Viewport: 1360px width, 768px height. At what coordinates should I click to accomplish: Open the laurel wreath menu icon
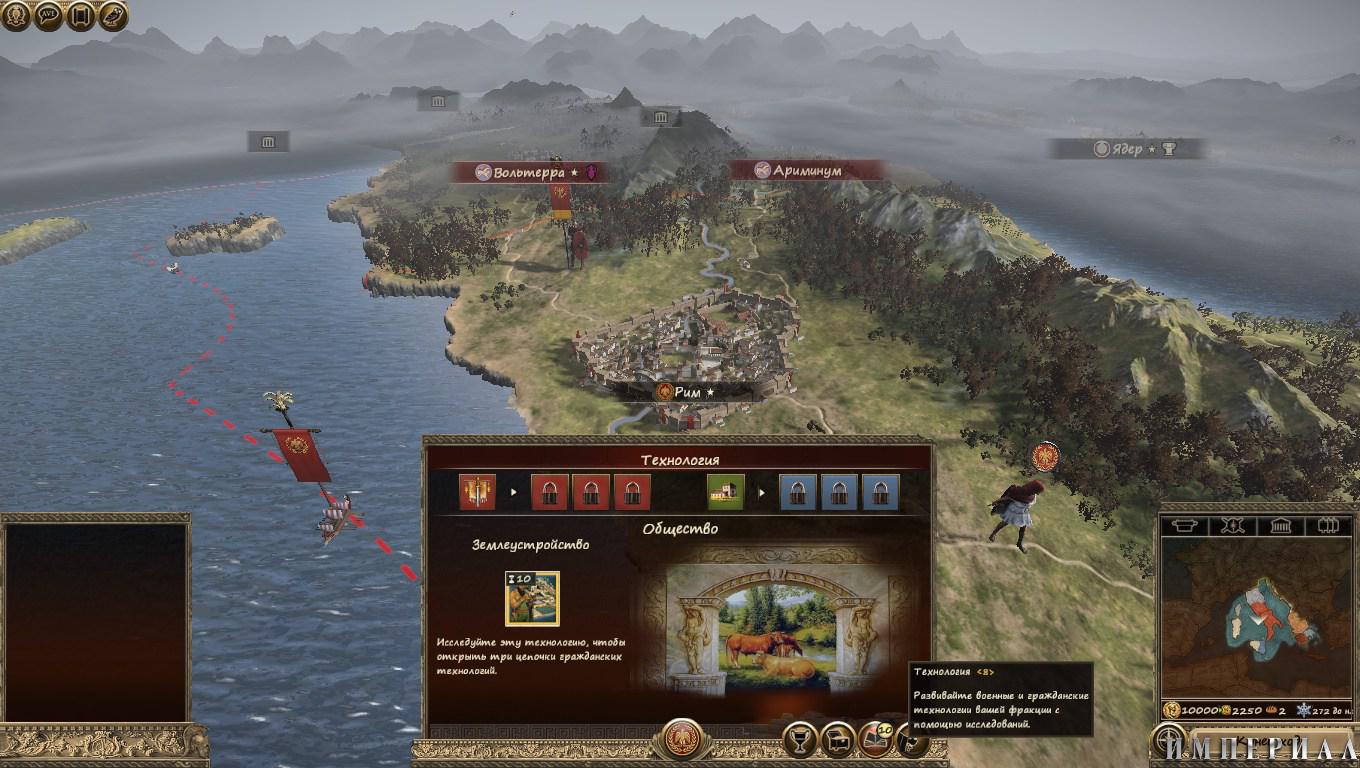pos(16,15)
